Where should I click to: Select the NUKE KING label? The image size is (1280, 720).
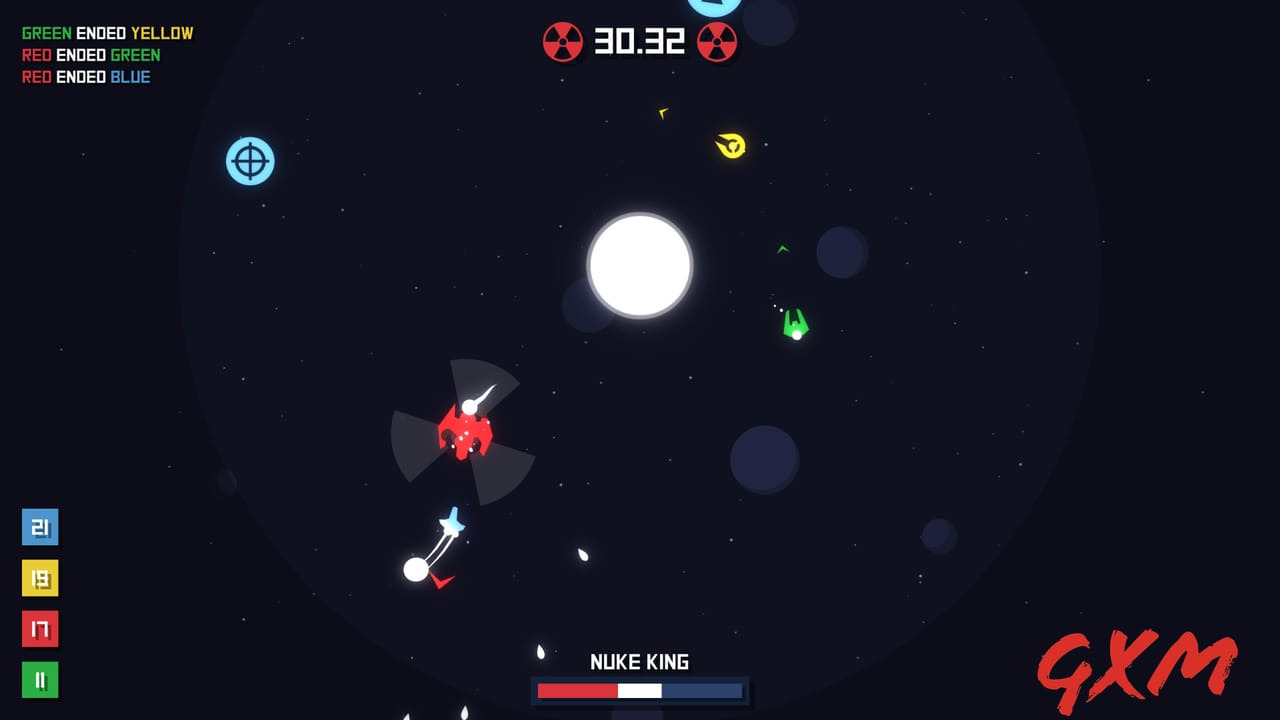639,661
